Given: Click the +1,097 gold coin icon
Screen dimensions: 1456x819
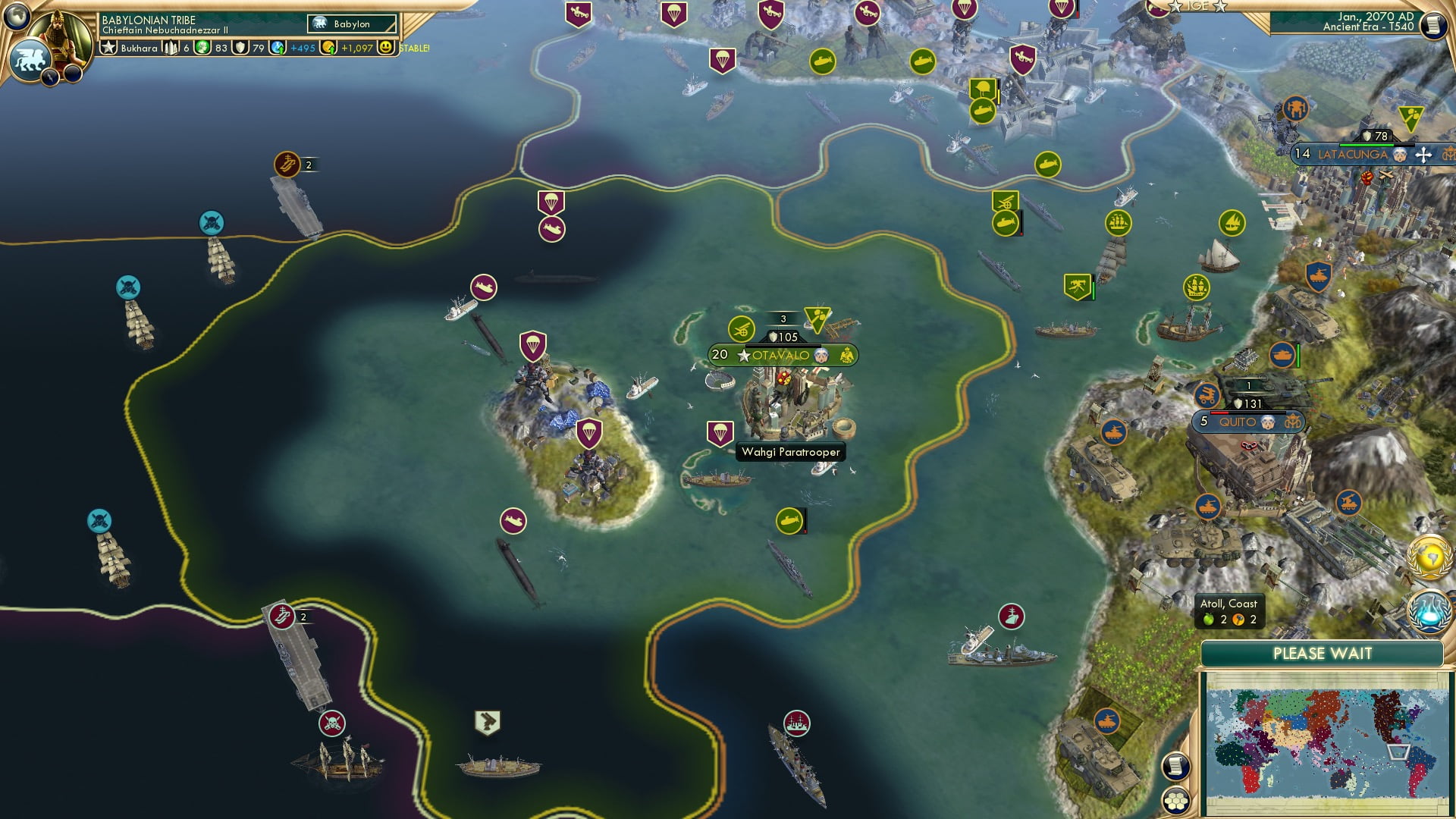Looking at the screenshot, I should tap(326, 47).
